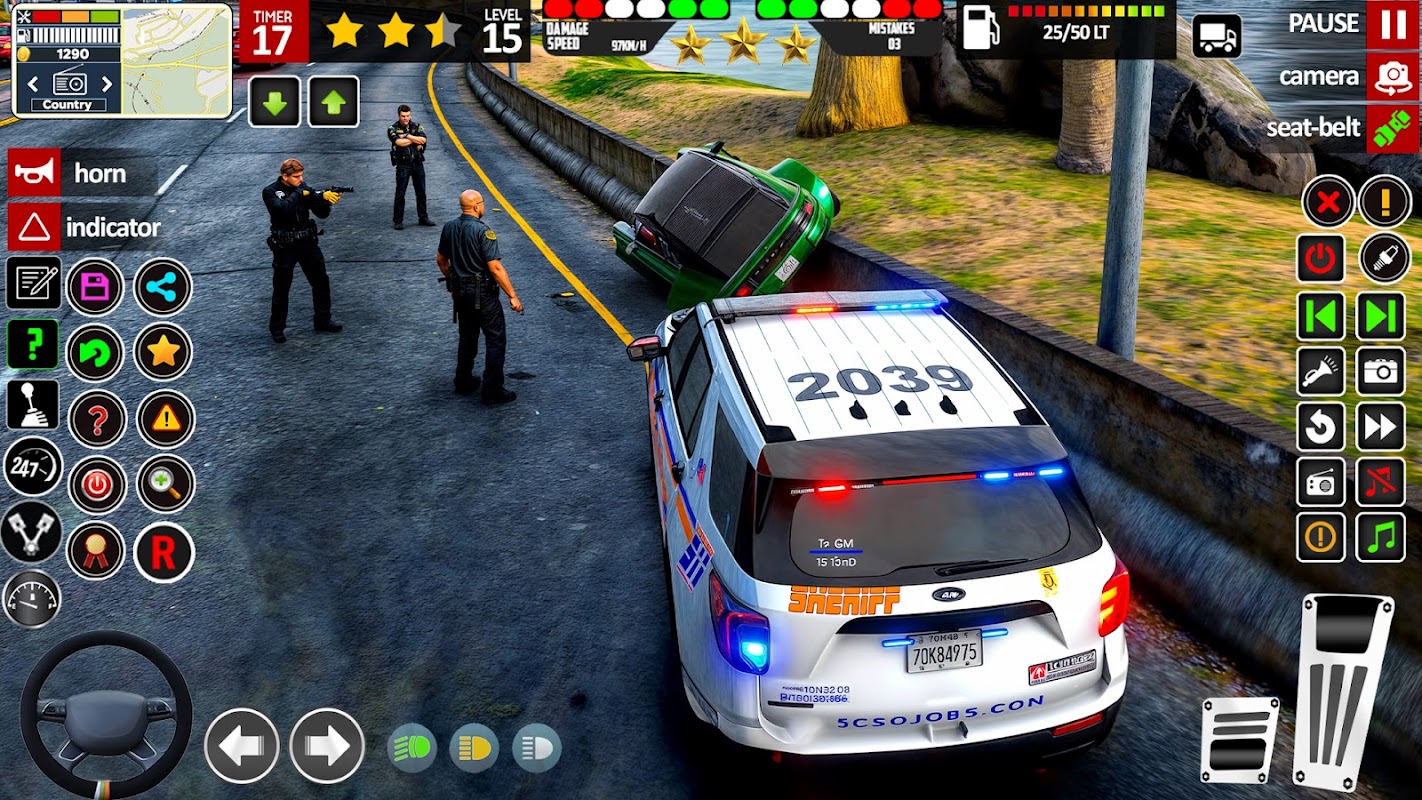Step on the brake pedal
Screen dimensions: 1422x800
click(x=1239, y=739)
